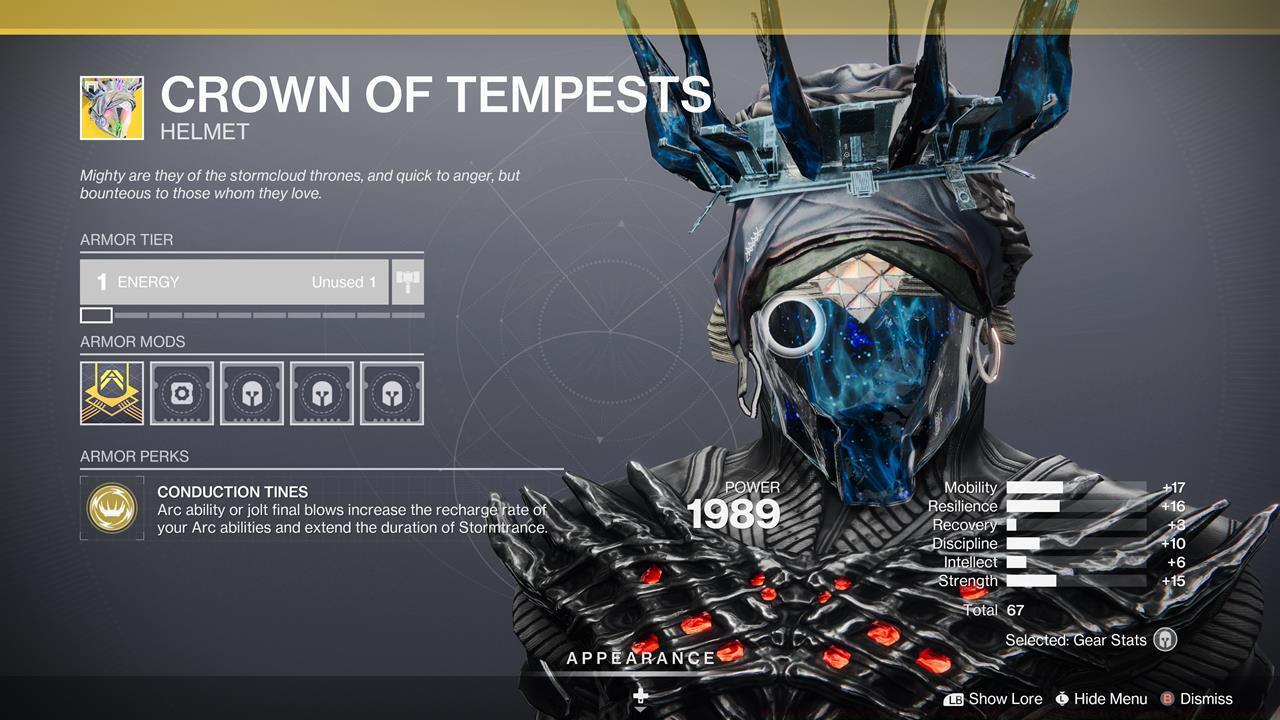Click the third helmet mod slot
Viewport: 1280px width, 720px height.
click(321, 393)
